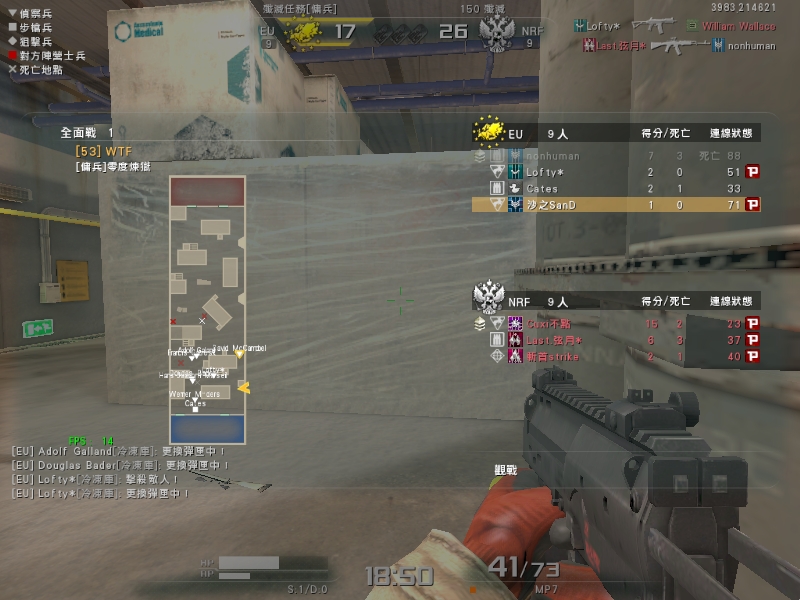Click the blue EU base on the map

click(x=207, y=428)
